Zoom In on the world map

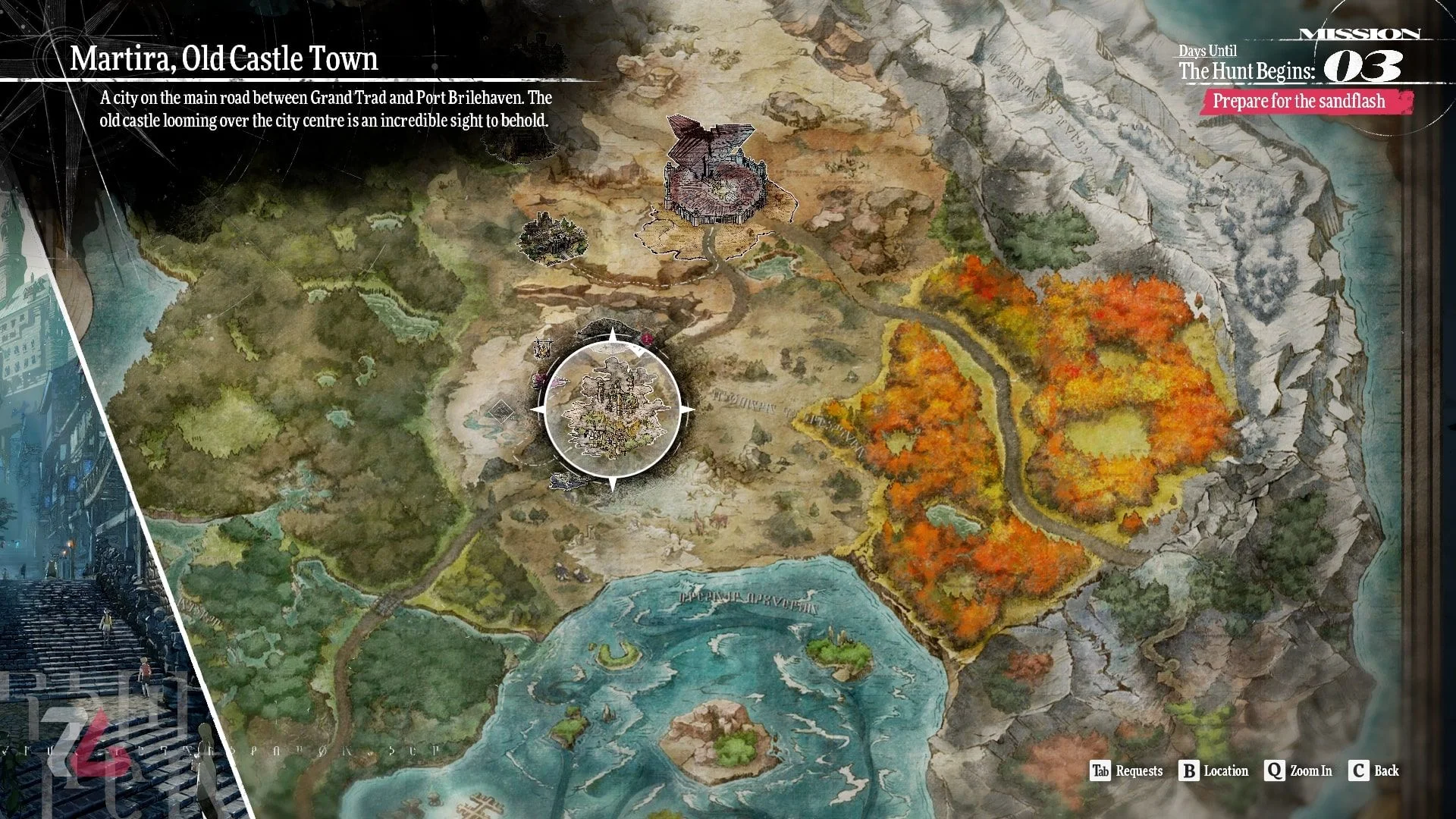[x=1298, y=771]
